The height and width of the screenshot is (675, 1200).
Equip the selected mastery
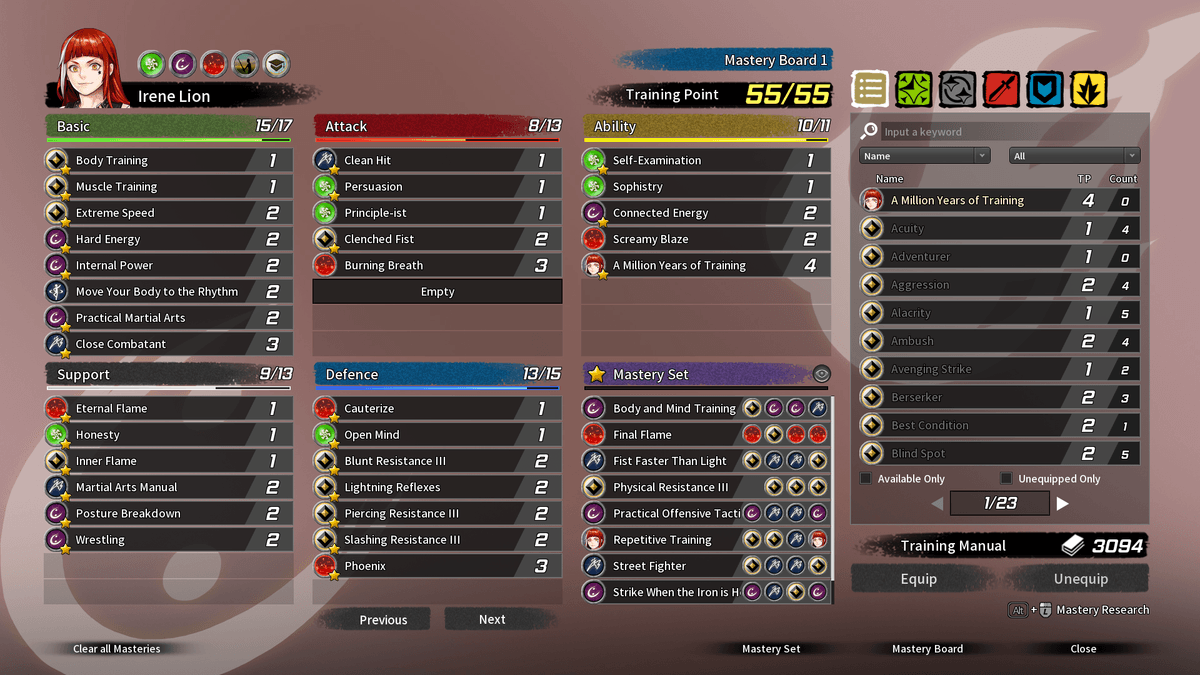click(x=918, y=579)
